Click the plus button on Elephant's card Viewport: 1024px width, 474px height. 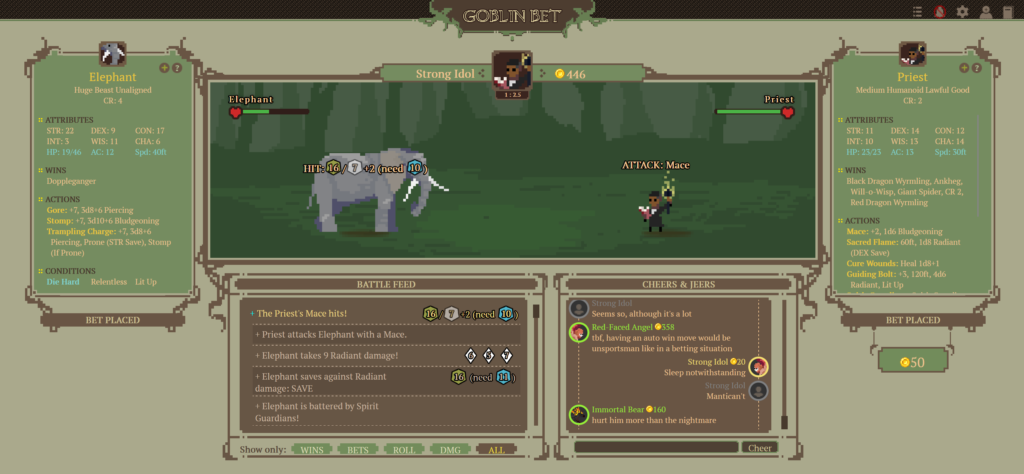[x=164, y=68]
